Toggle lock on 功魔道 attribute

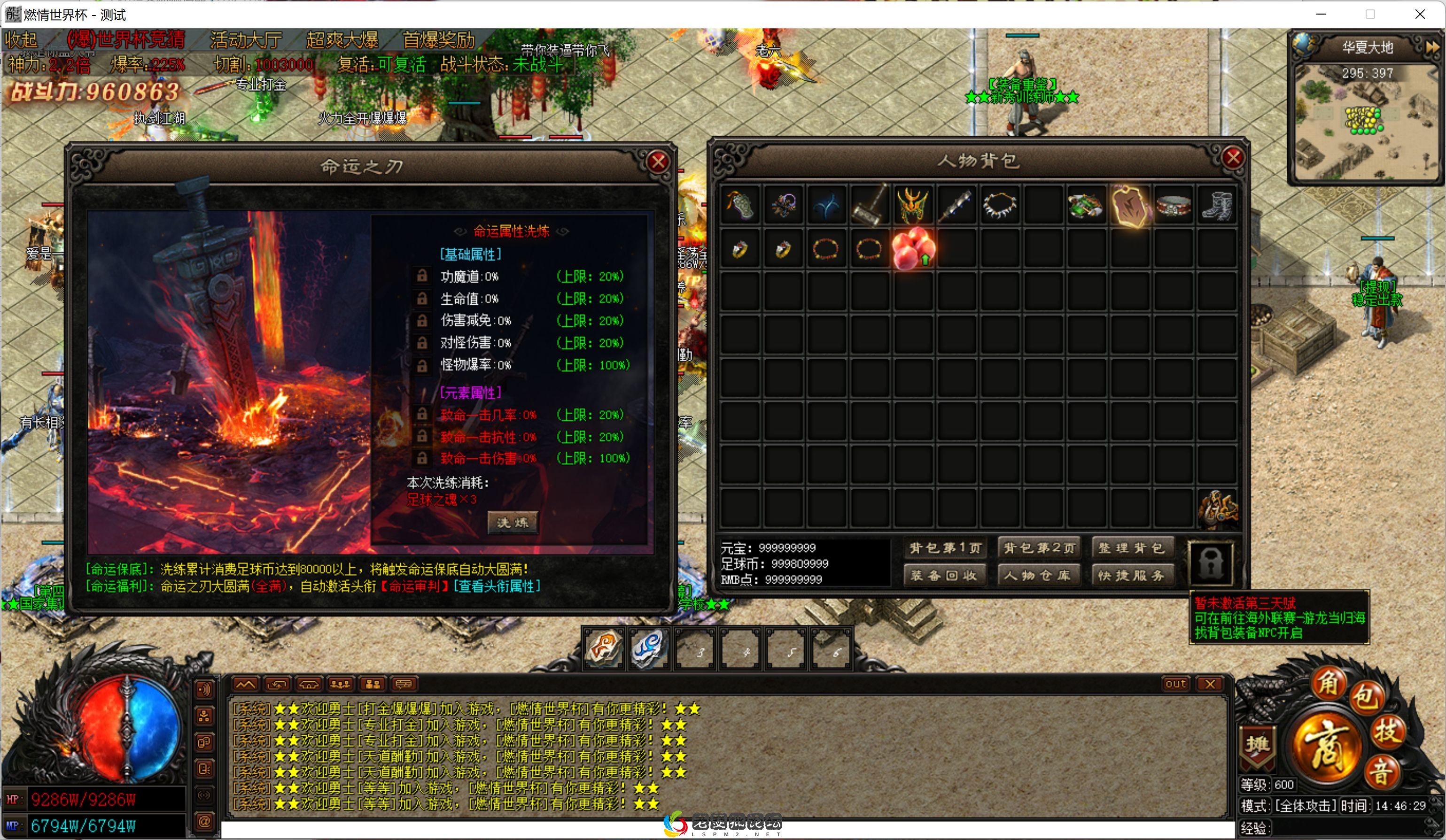(x=422, y=277)
